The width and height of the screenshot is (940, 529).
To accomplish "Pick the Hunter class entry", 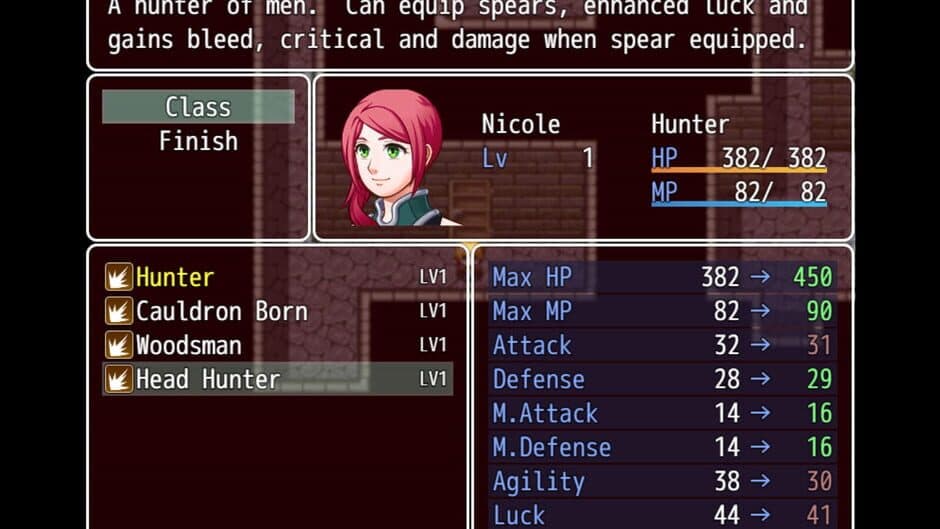I will pyautogui.click(x=176, y=277).
